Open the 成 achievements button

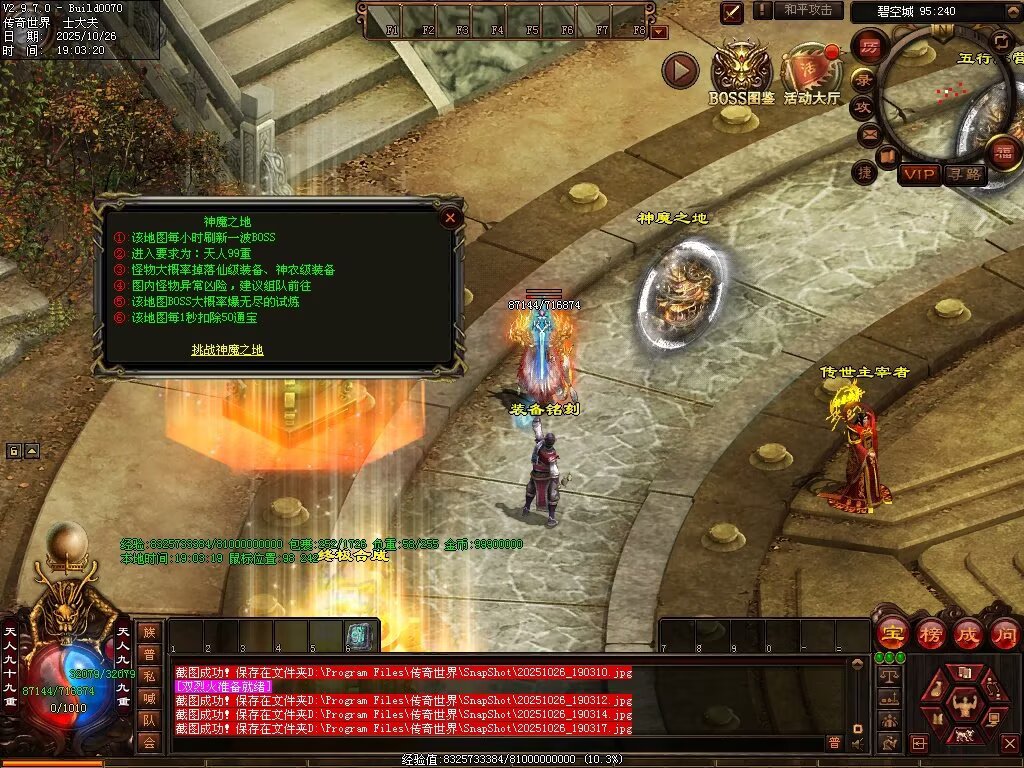tap(967, 633)
